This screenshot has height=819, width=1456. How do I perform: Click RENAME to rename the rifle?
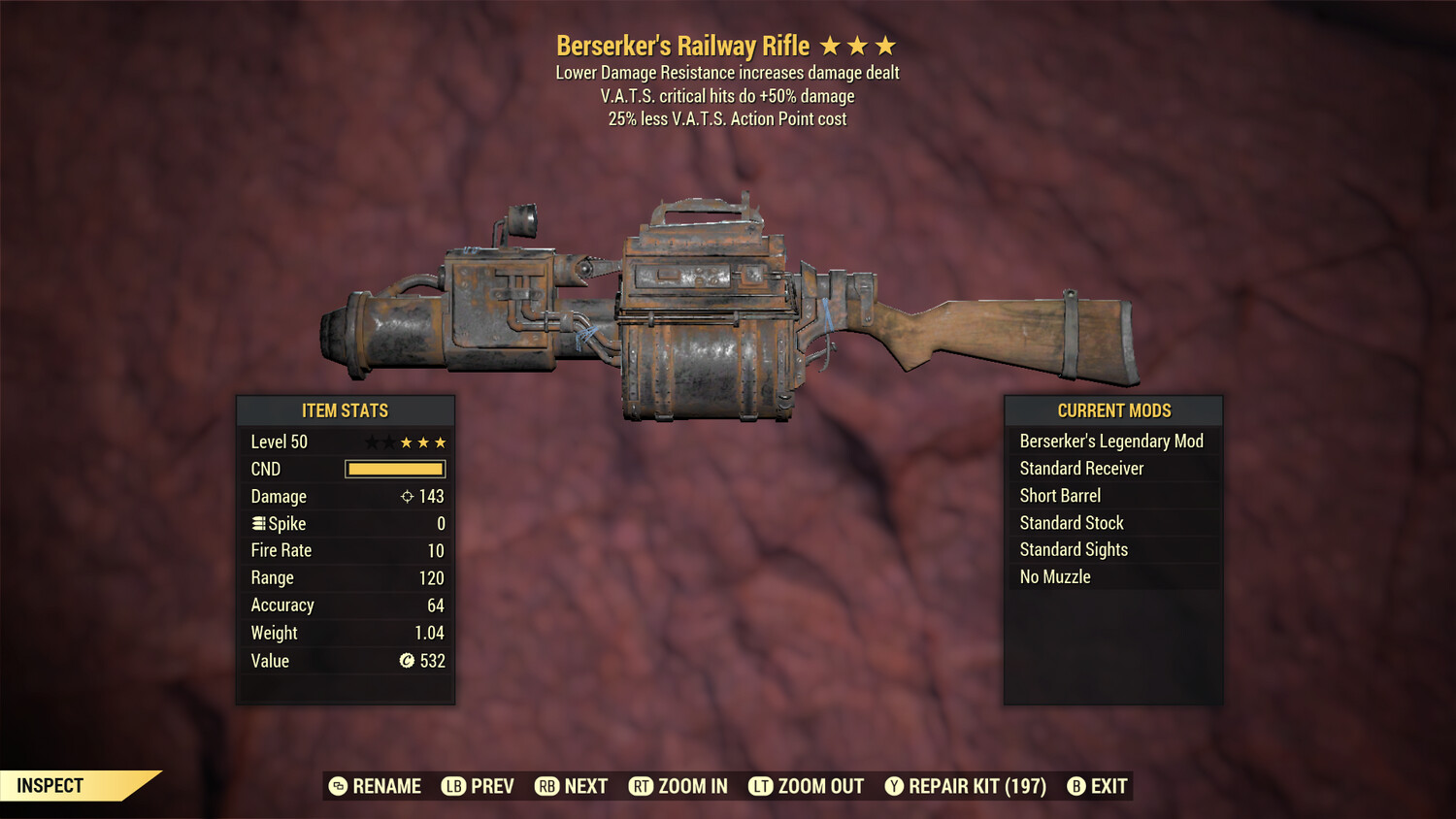[378, 786]
